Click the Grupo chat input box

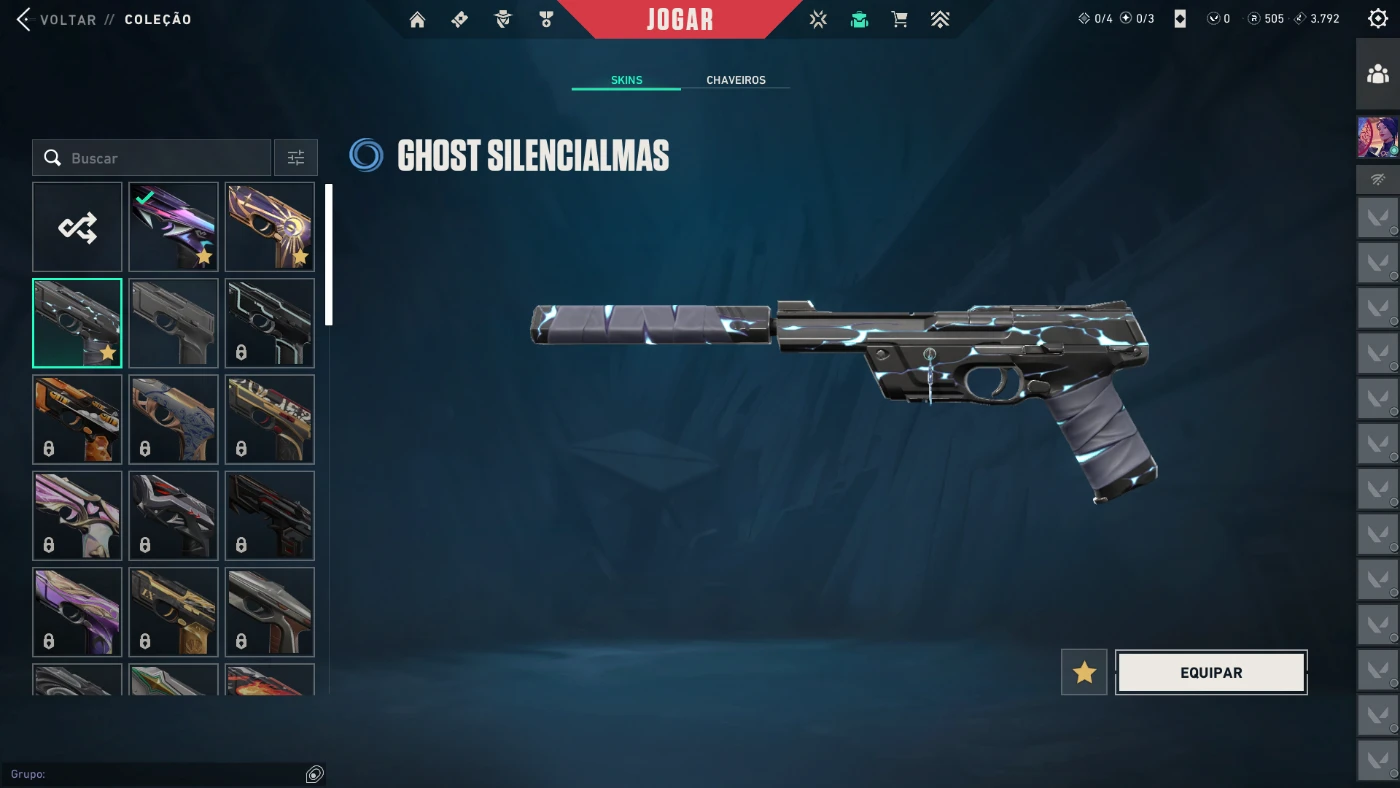click(155, 774)
